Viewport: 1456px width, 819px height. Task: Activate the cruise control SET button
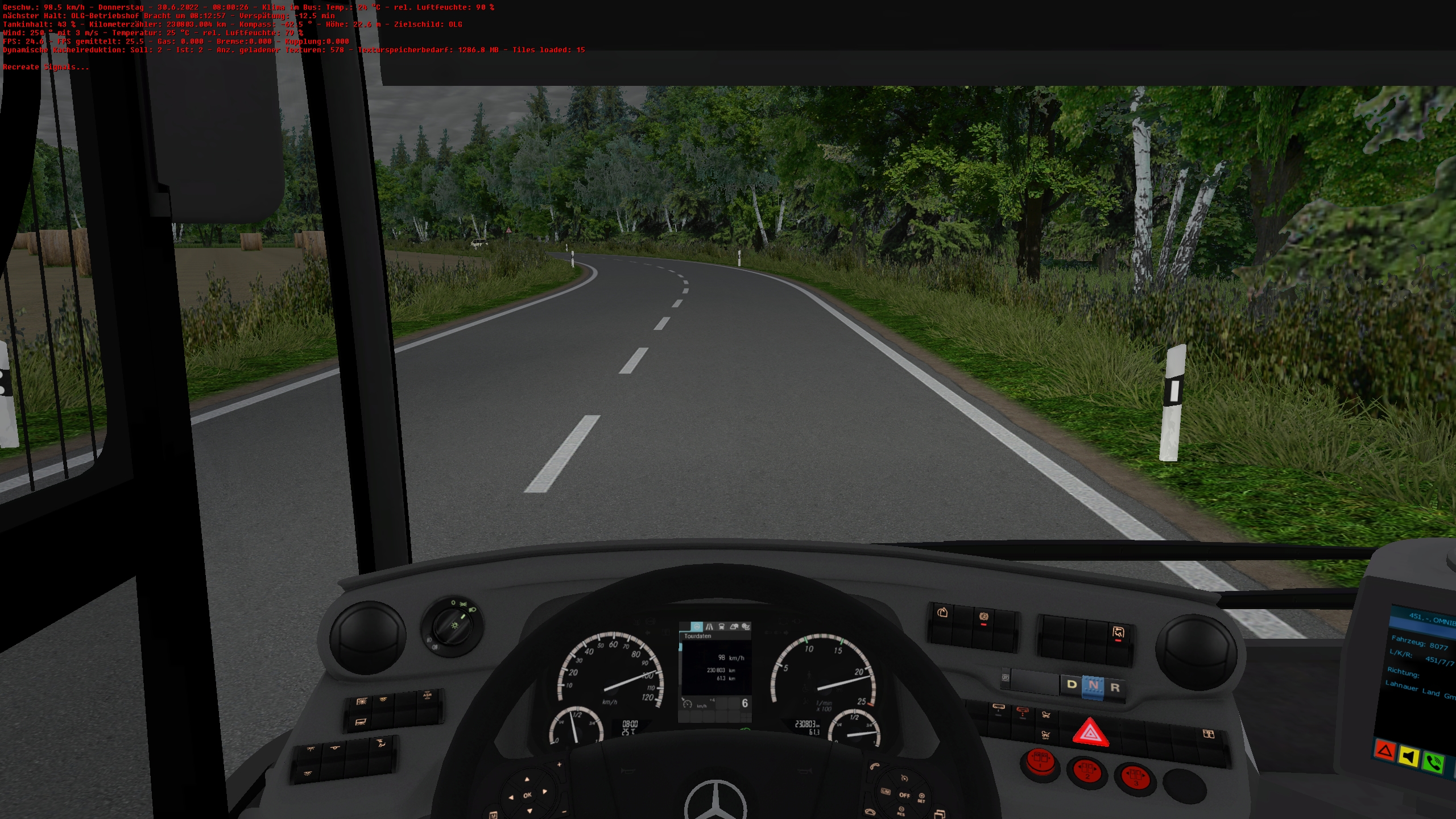[x=921, y=797]
